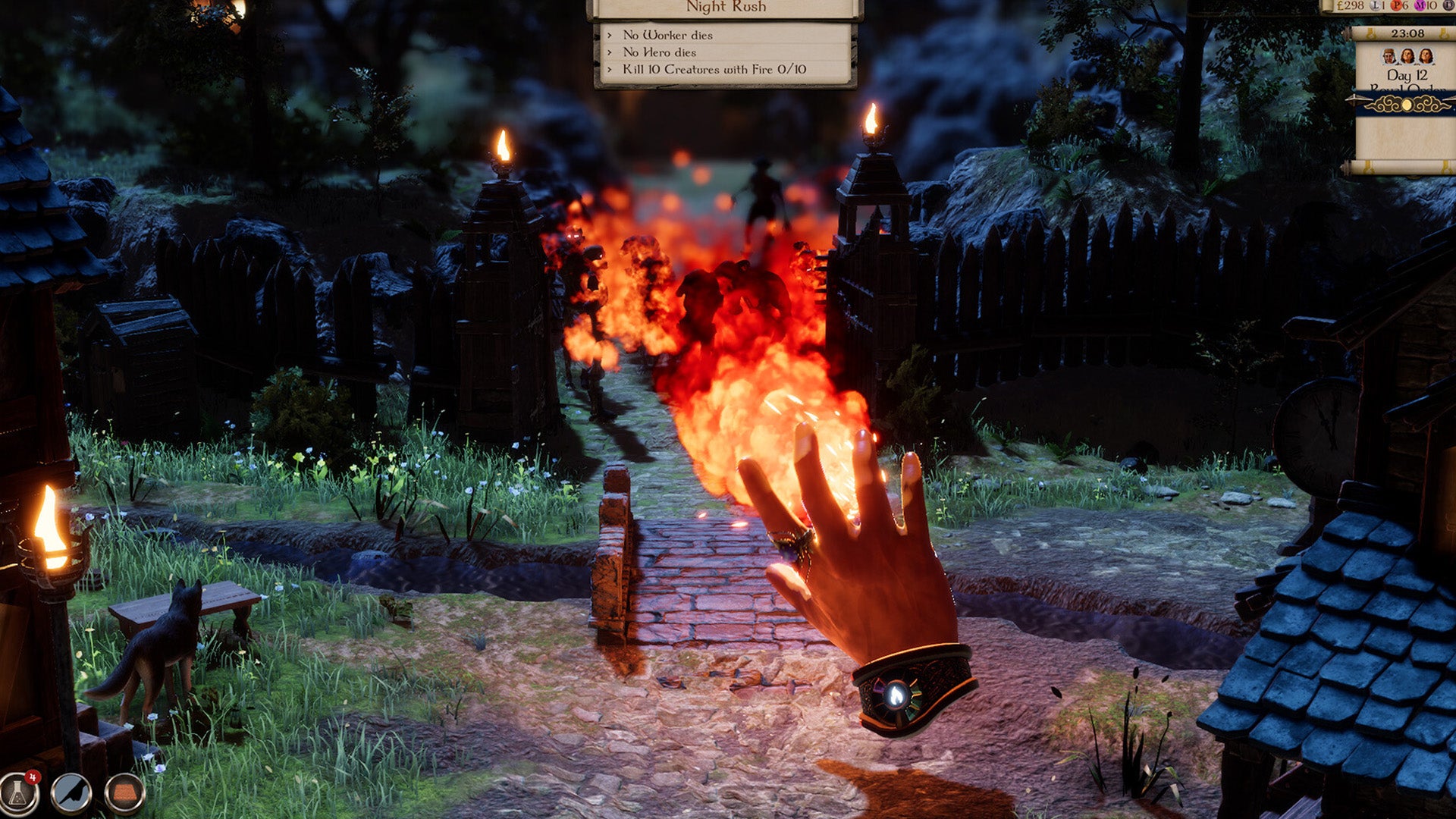Toggle the 'No Worker dies' objective
Image resolution: width=1456 pixels, height=819 pixels.
(667, 33)
